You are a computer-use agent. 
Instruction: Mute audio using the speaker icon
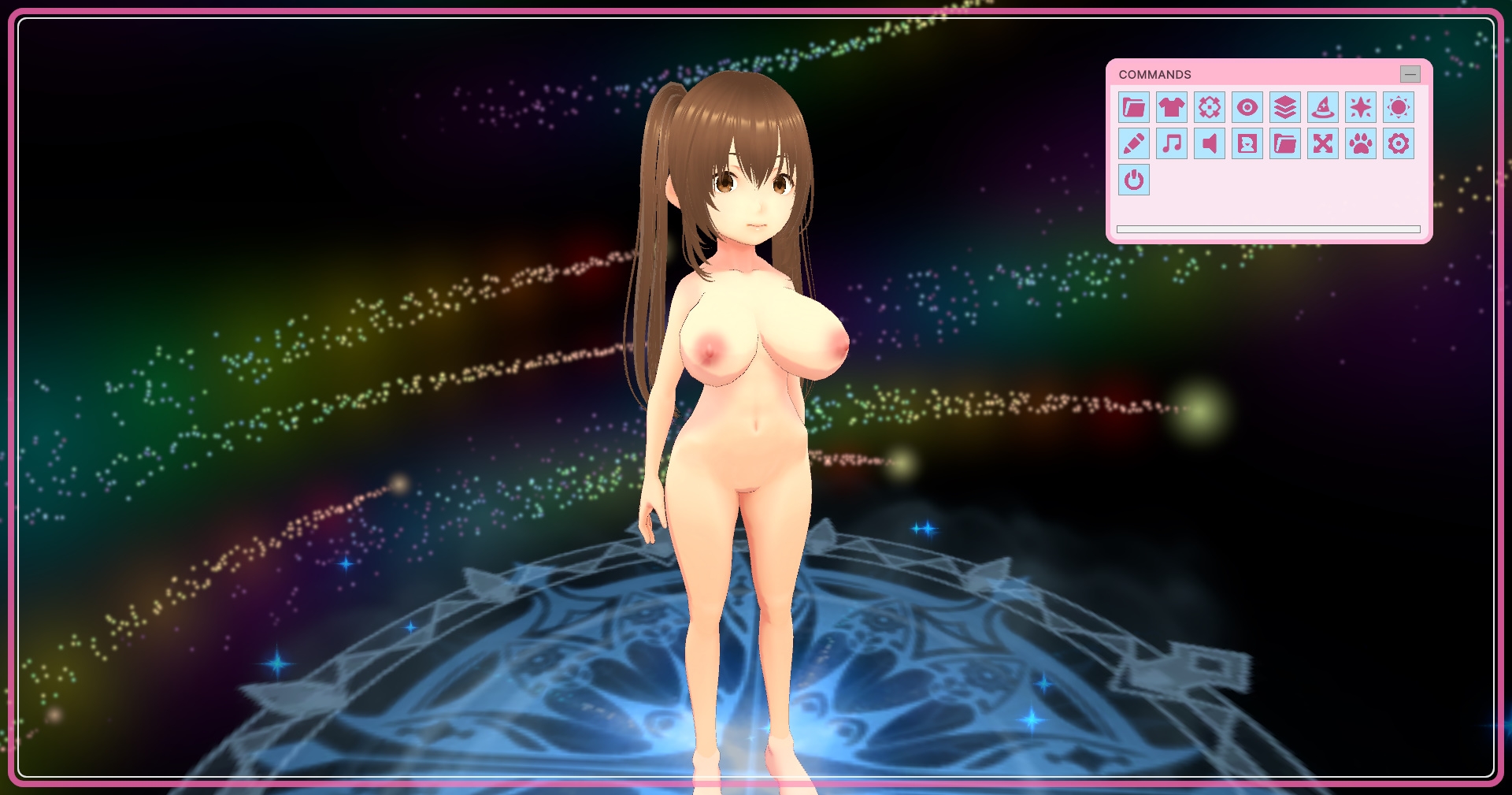(1209, 144)
